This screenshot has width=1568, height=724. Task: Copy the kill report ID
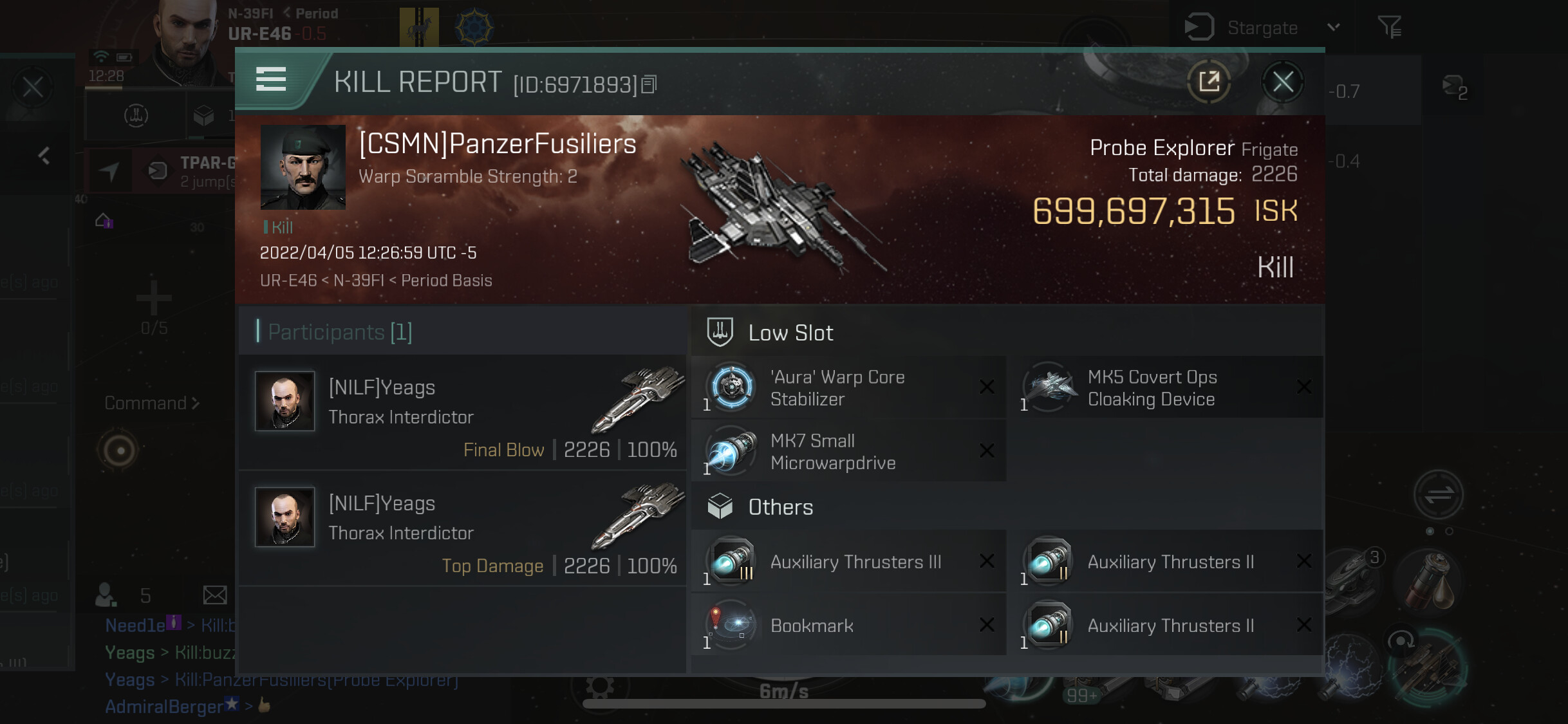[649, 84]
